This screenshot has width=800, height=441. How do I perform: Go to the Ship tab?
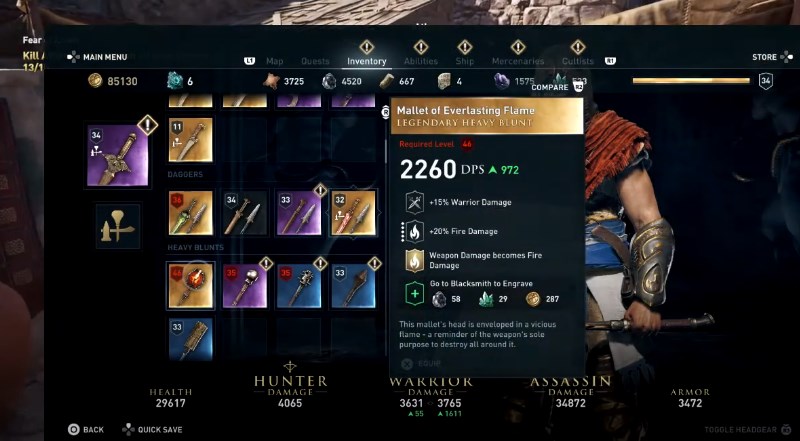coord(465,61)
